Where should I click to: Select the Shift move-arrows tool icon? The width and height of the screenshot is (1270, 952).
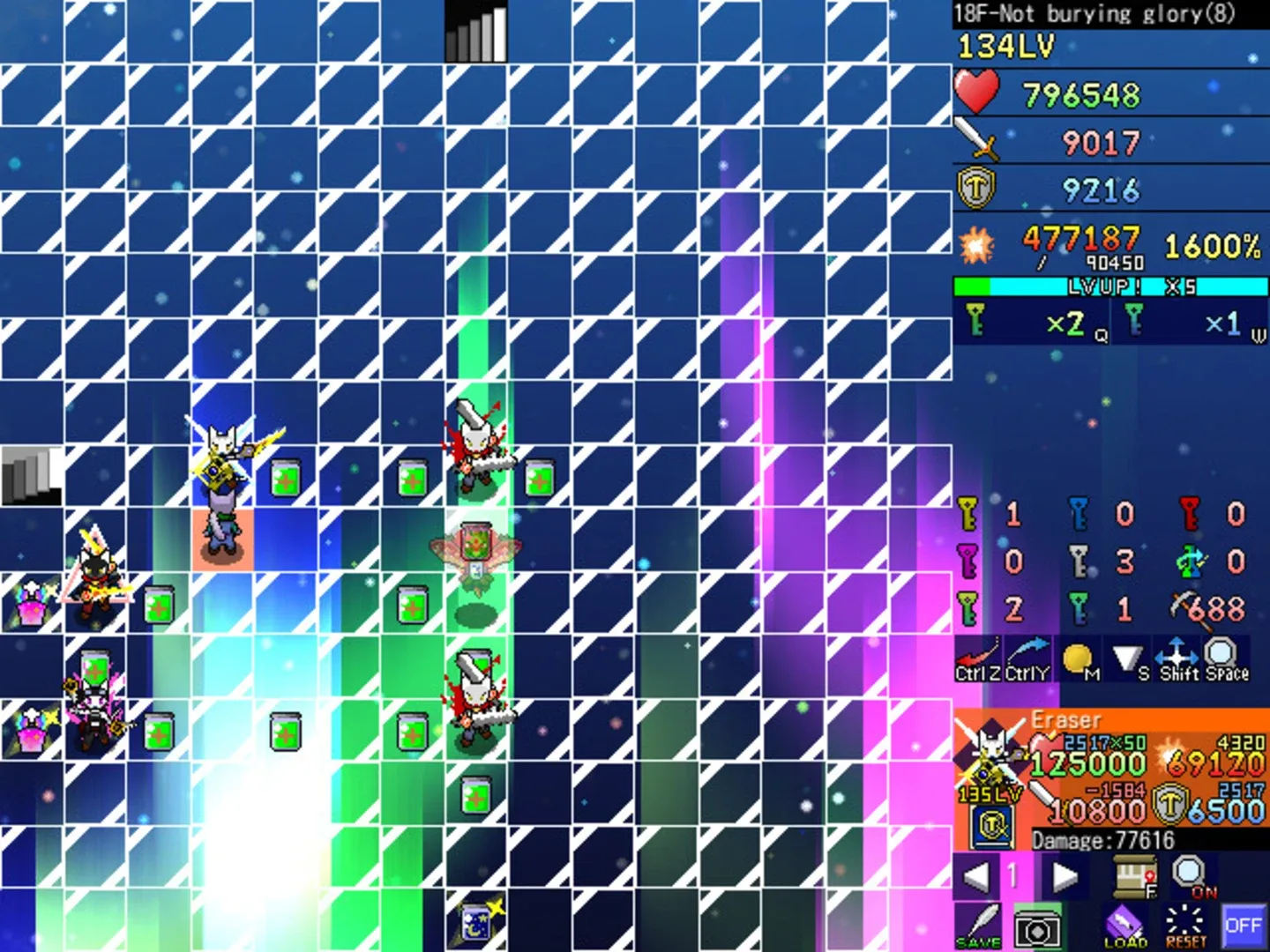coord(1178,657)
